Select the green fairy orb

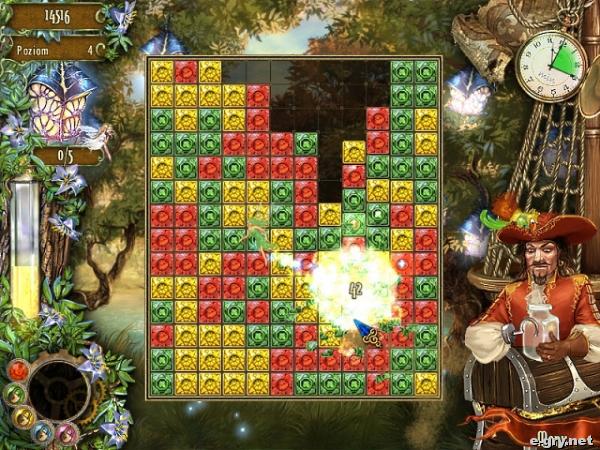(x=14, y=393)
